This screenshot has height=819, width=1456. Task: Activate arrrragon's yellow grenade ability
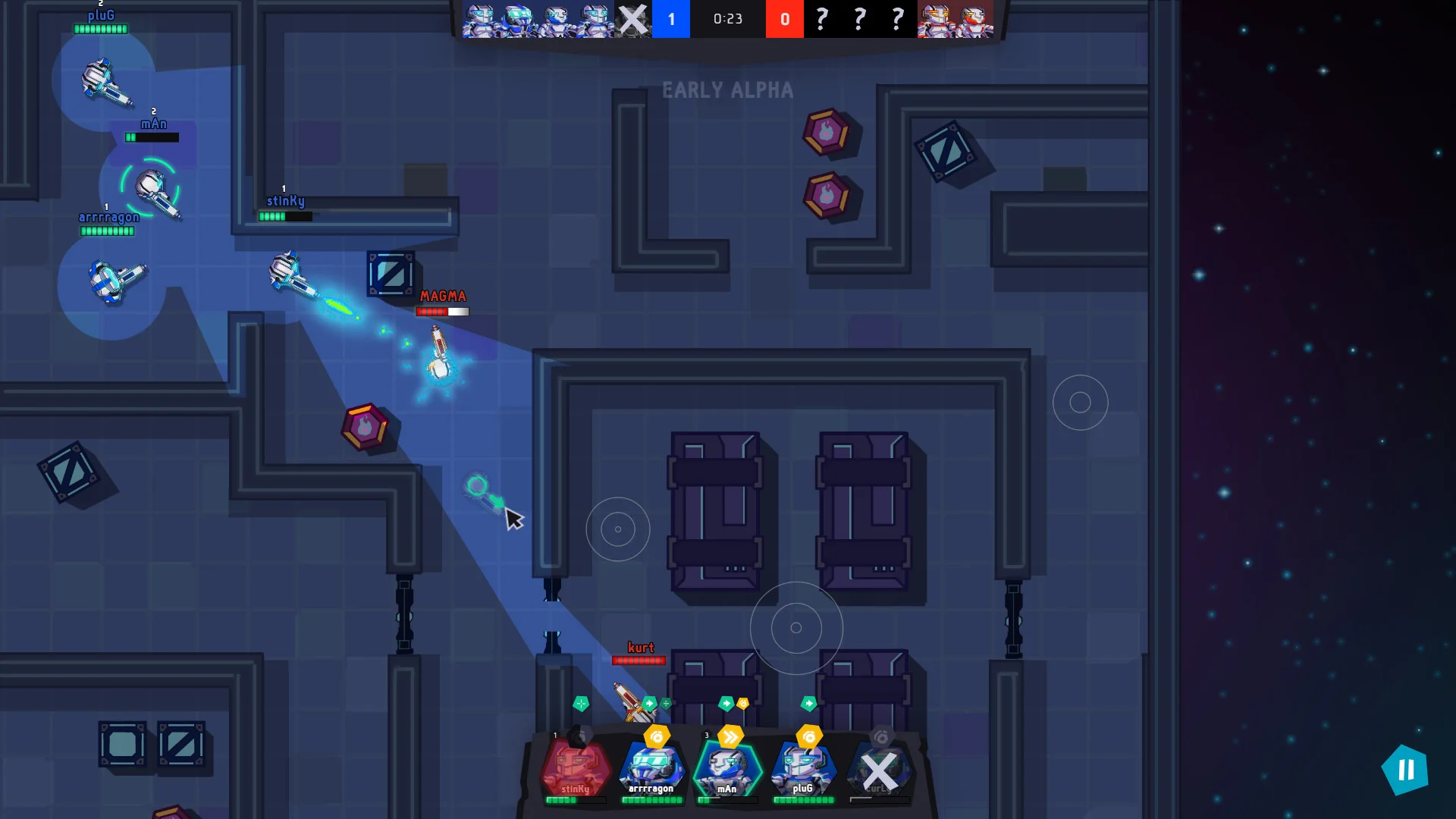(657, 736)
